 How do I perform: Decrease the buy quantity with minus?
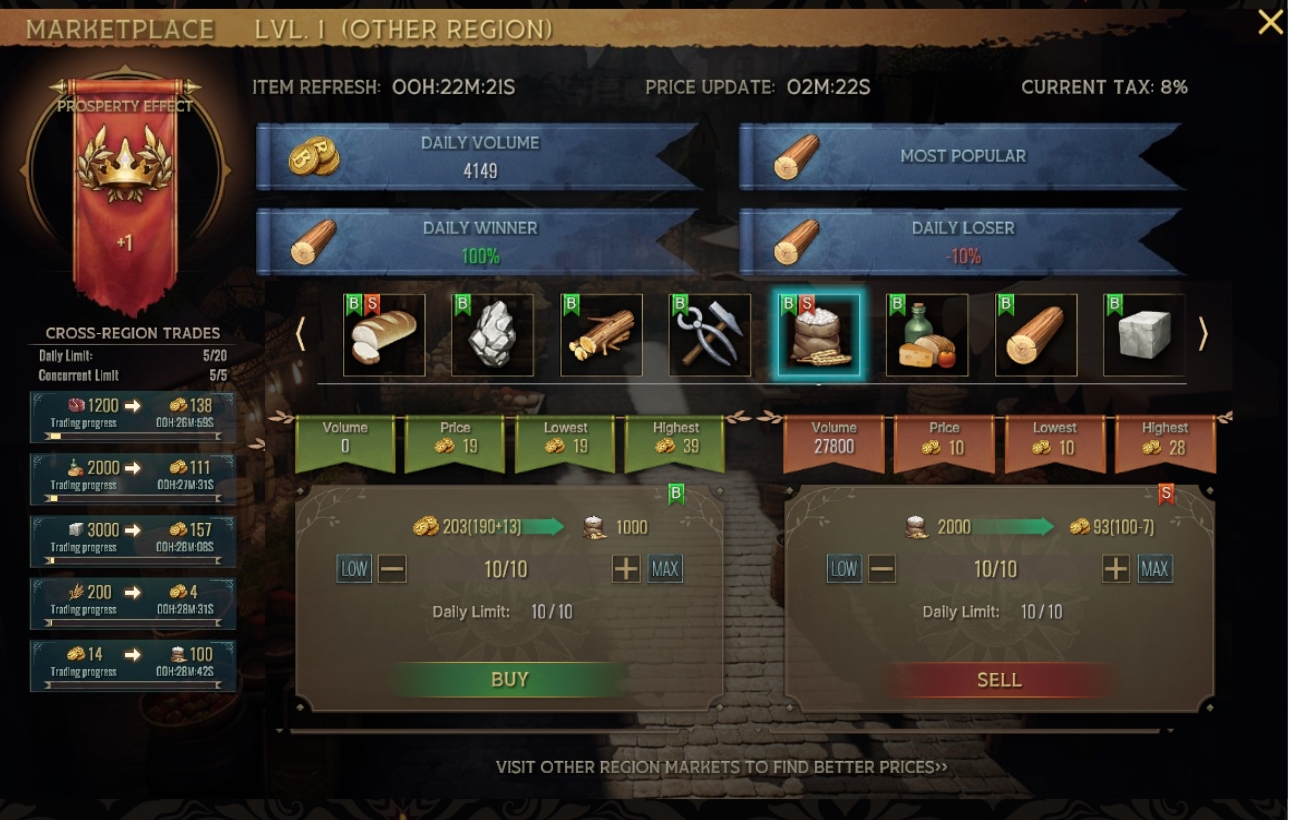(x=392, y=570)
